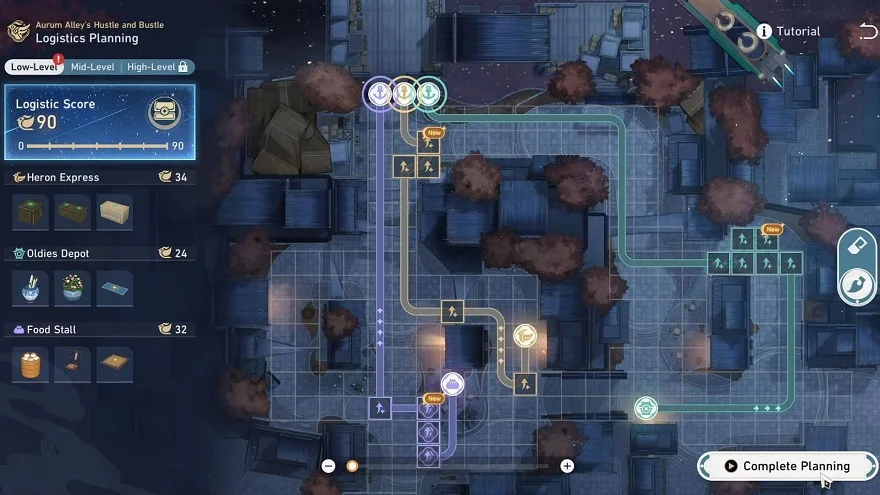
Task: Select the yellow anchor dock node
Action: [x=404, y=93]
